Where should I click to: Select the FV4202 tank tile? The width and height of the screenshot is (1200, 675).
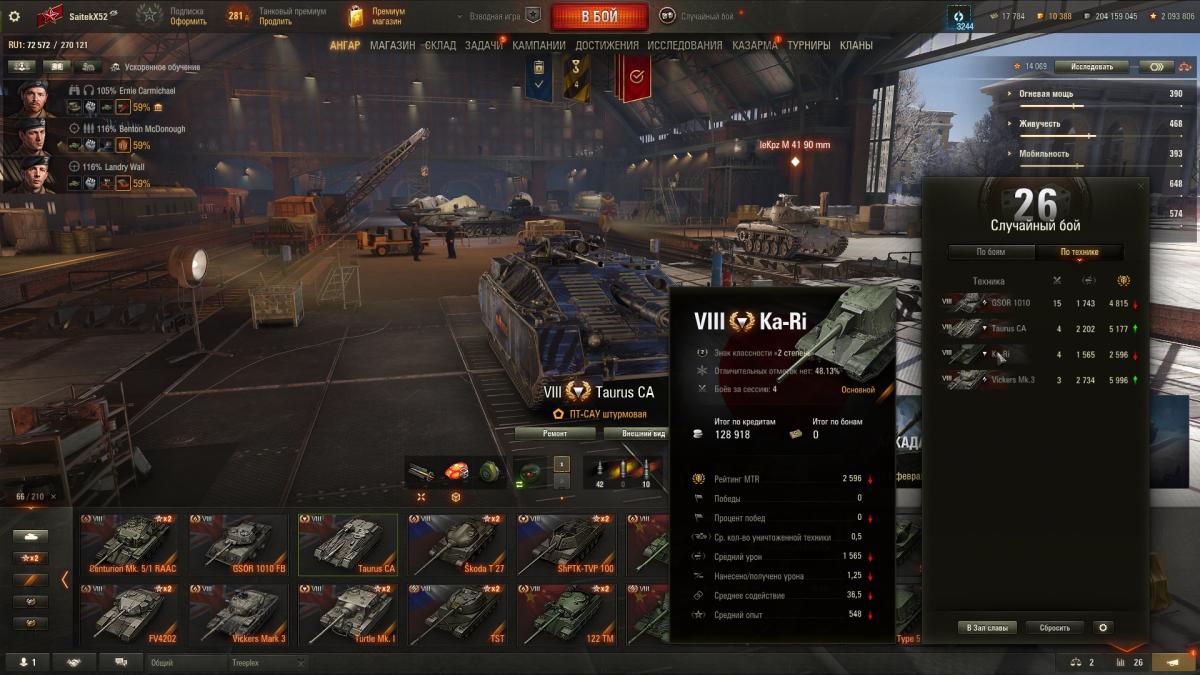tap(128, 613)
